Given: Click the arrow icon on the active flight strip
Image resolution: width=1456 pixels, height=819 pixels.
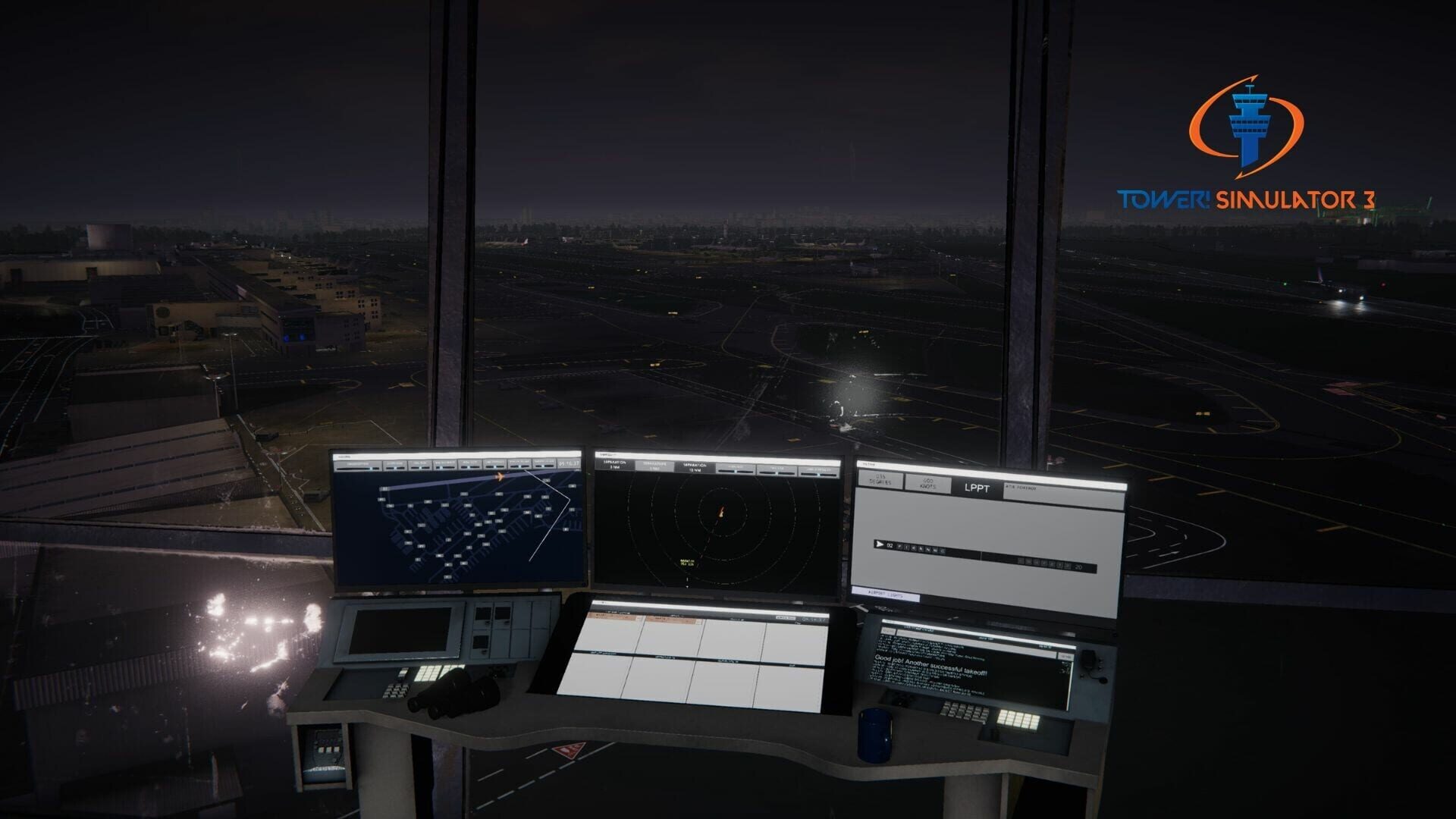Looking at the screenshot, I should point(880,544).
